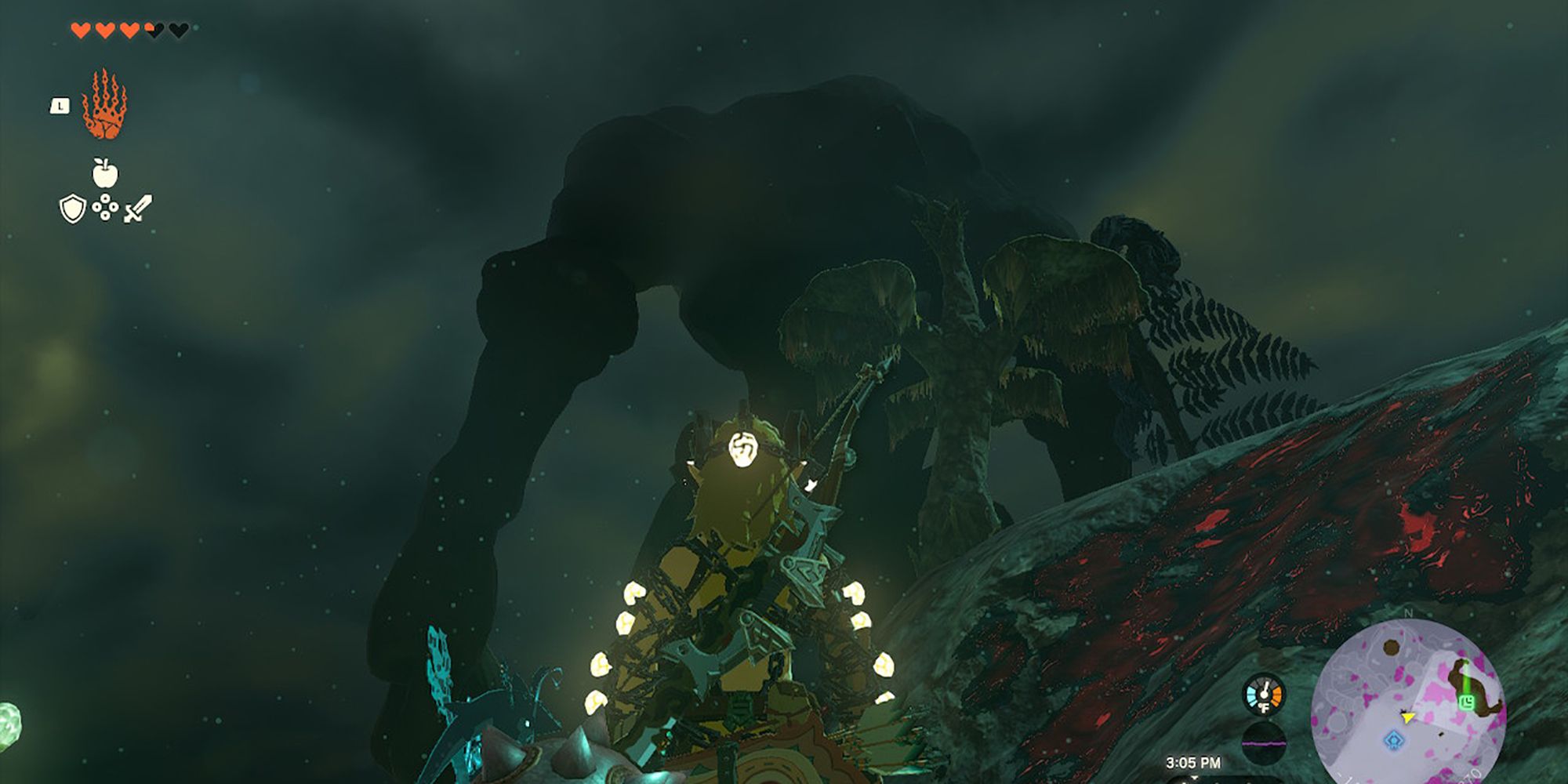Open the last empty heart indicator
1568x784 pixels.
coord(179,30)
